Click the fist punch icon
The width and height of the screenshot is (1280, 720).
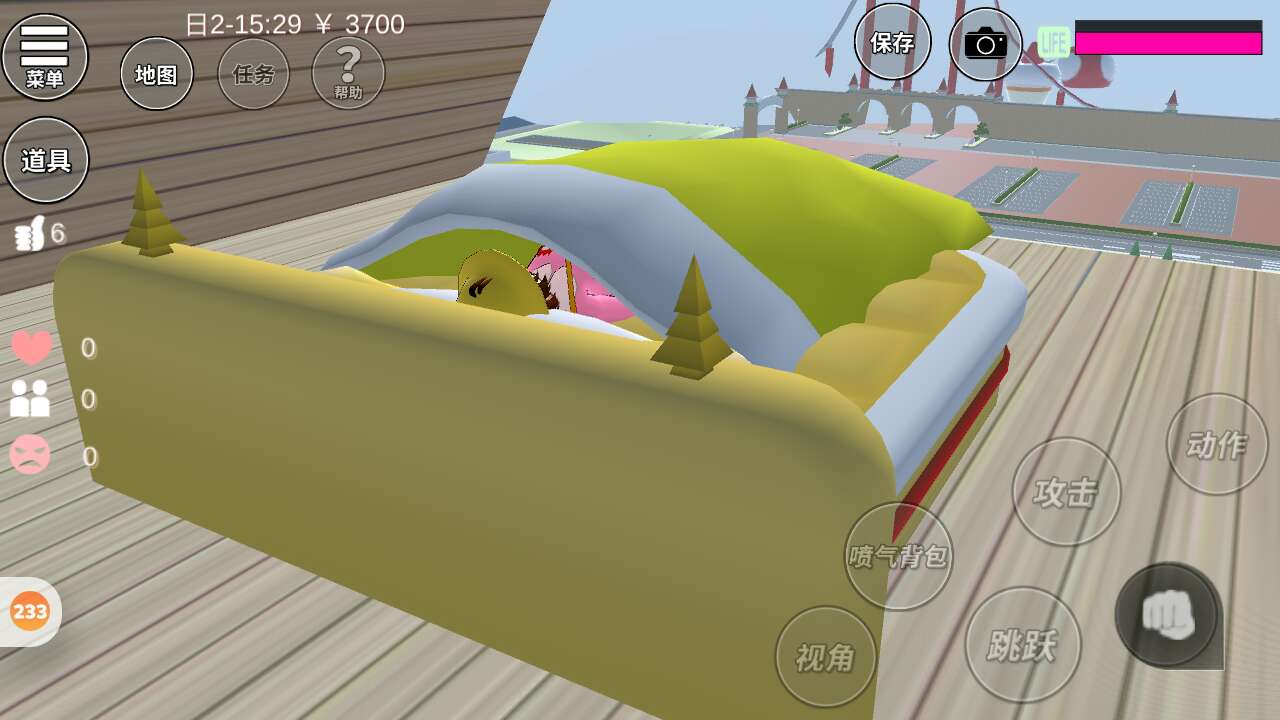(x=1167, y=614)
